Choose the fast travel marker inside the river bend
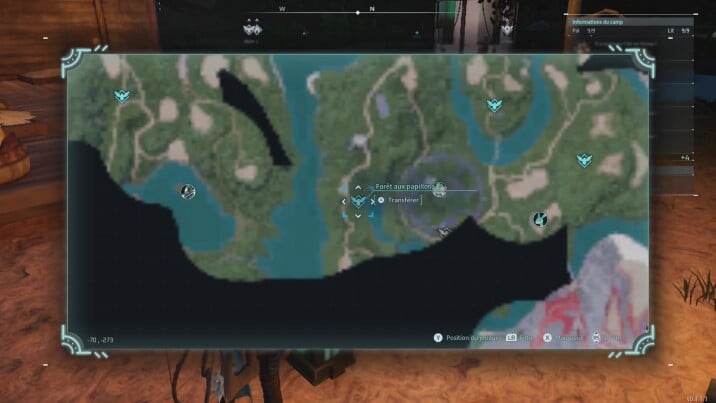Screen dimensions: 716x403 click(x=492, y=105)
